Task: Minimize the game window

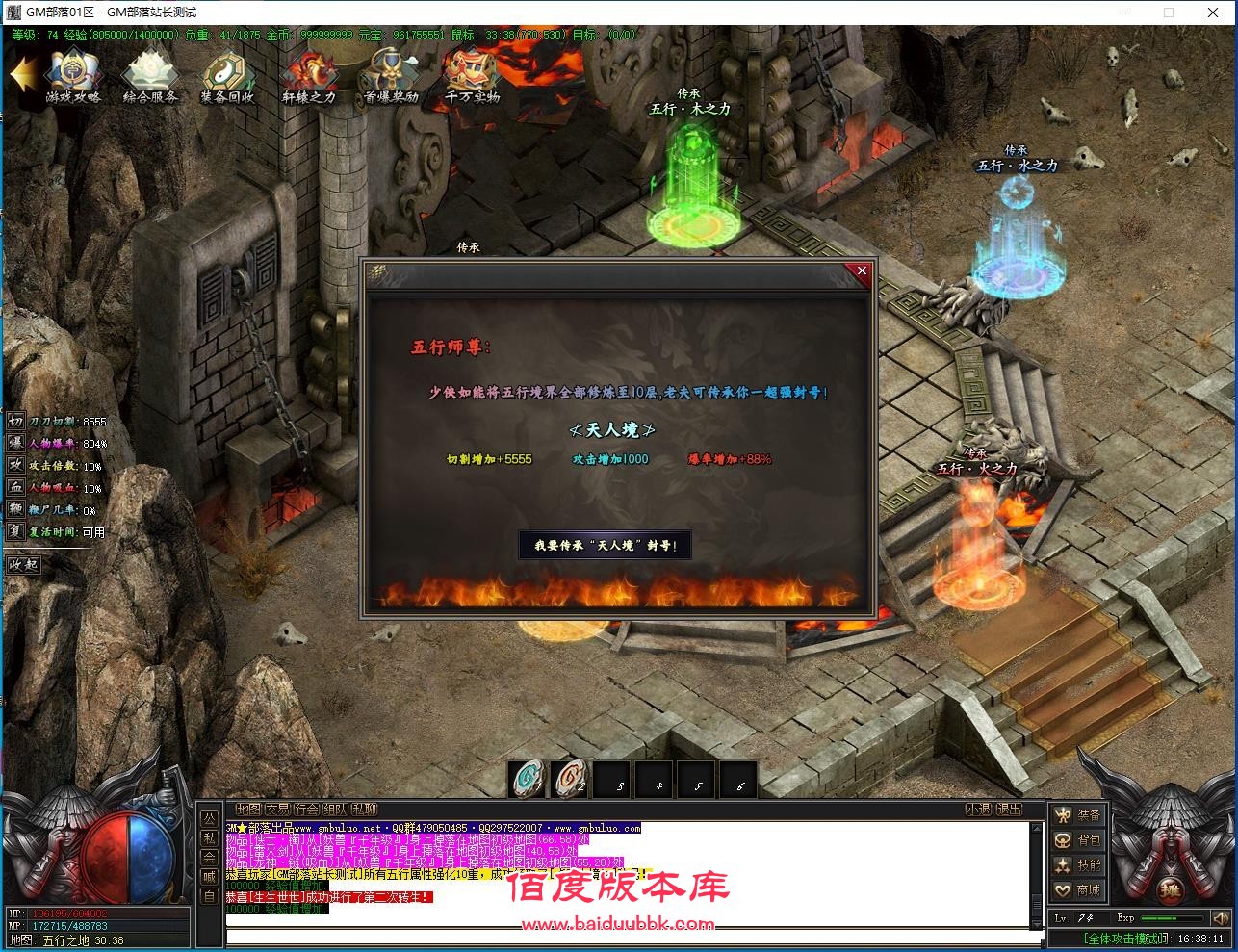Action: [1125, 13]
